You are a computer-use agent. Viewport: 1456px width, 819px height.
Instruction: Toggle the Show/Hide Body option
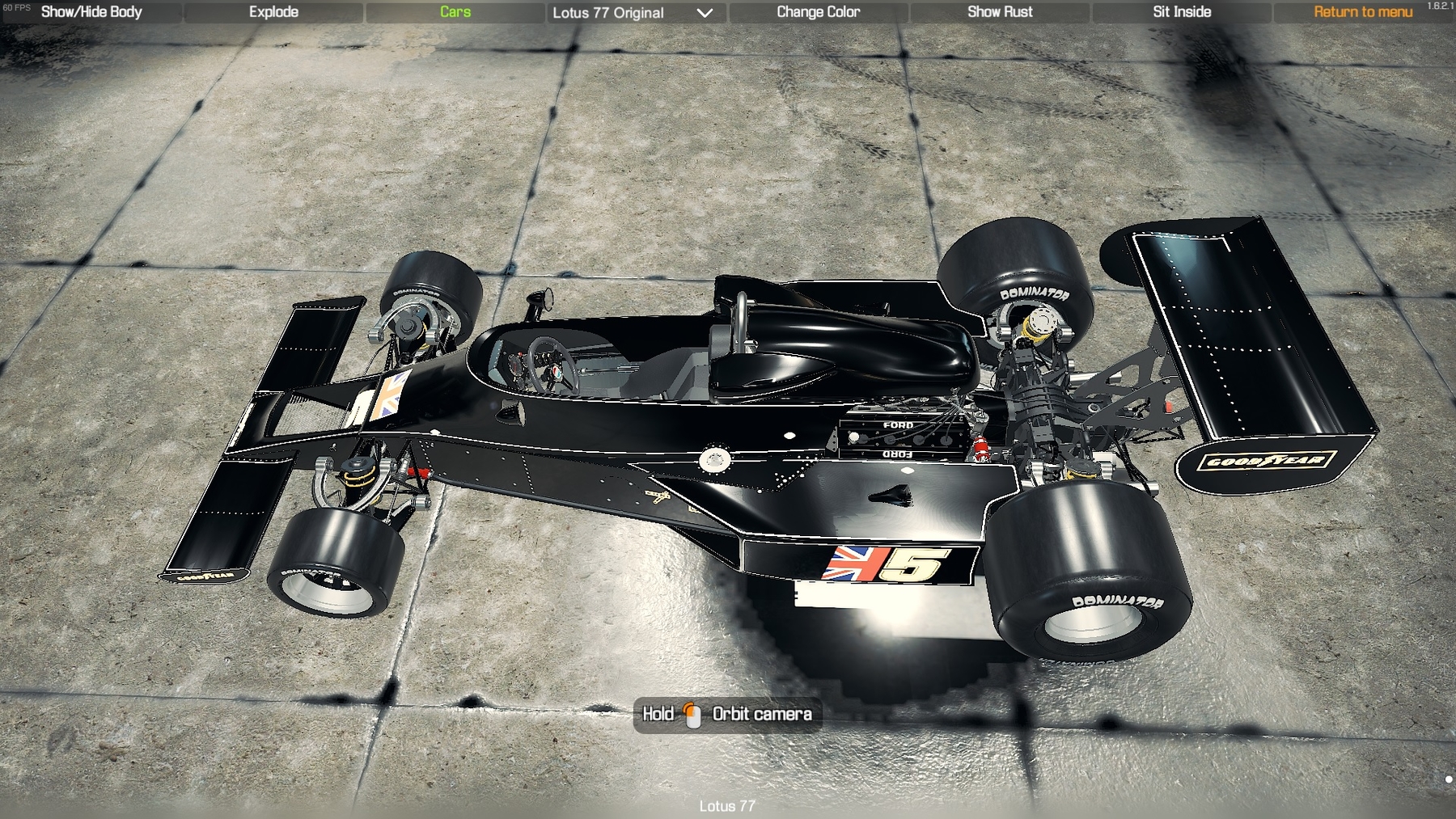tap(91, 12)
